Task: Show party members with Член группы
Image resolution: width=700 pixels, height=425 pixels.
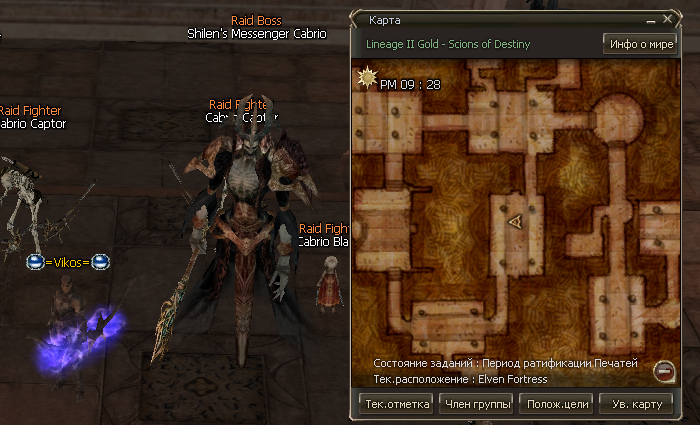Action: pyautogui.click(x=475, y=404)
